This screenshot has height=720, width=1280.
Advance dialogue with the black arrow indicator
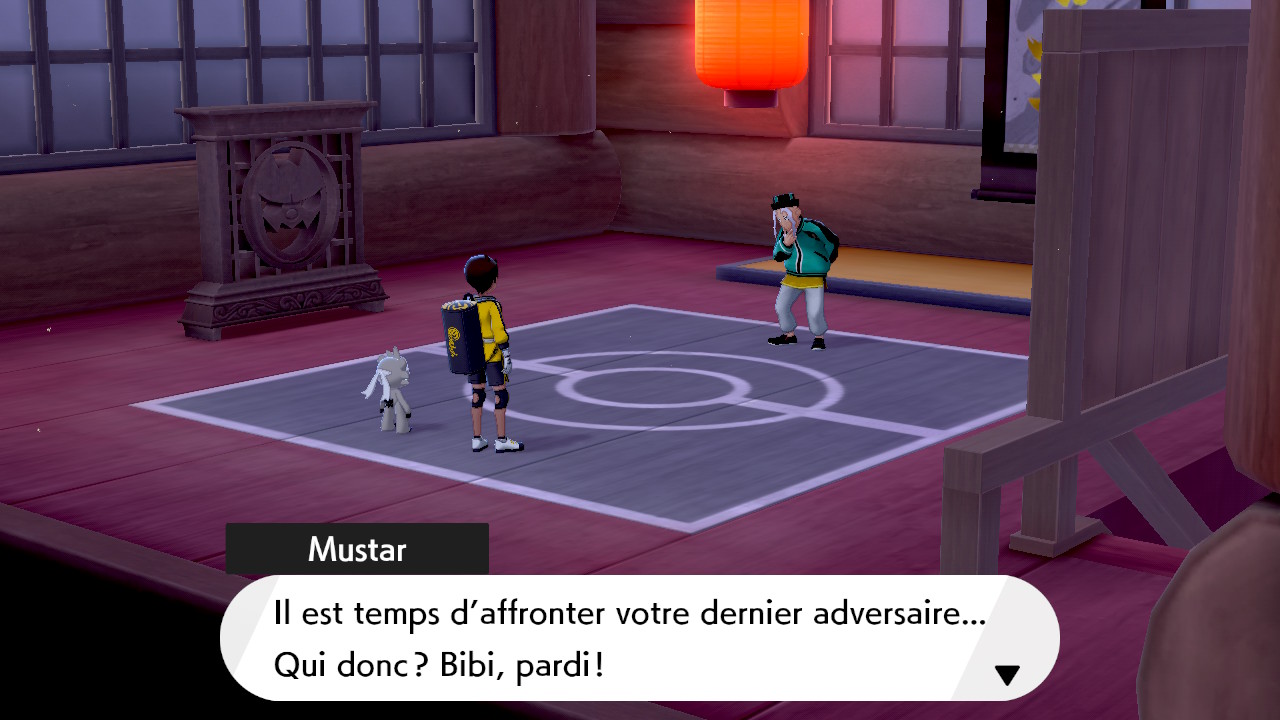[1007, 675]
